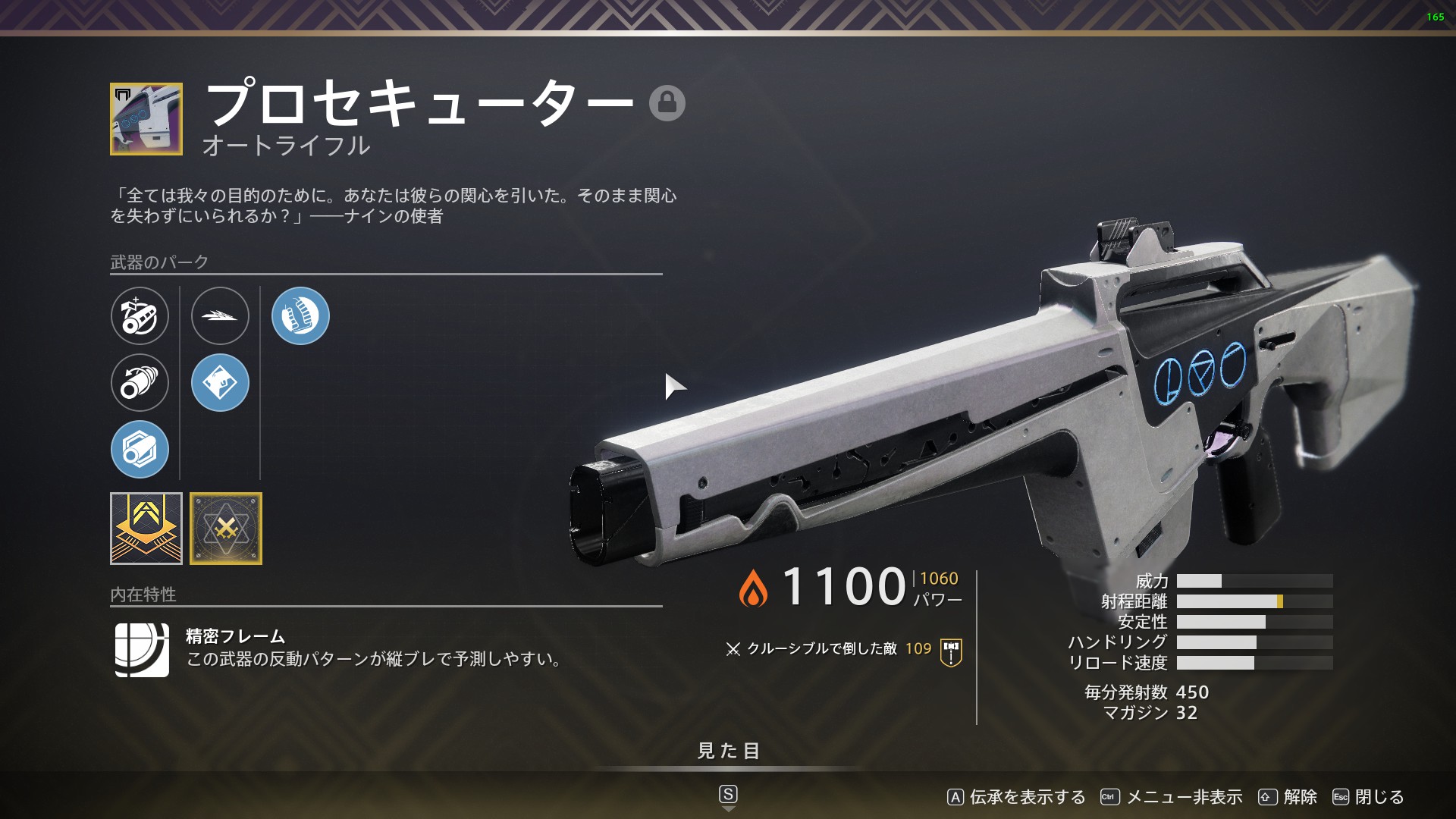Select the active blue diamond magazine perk

coord(220,382)
